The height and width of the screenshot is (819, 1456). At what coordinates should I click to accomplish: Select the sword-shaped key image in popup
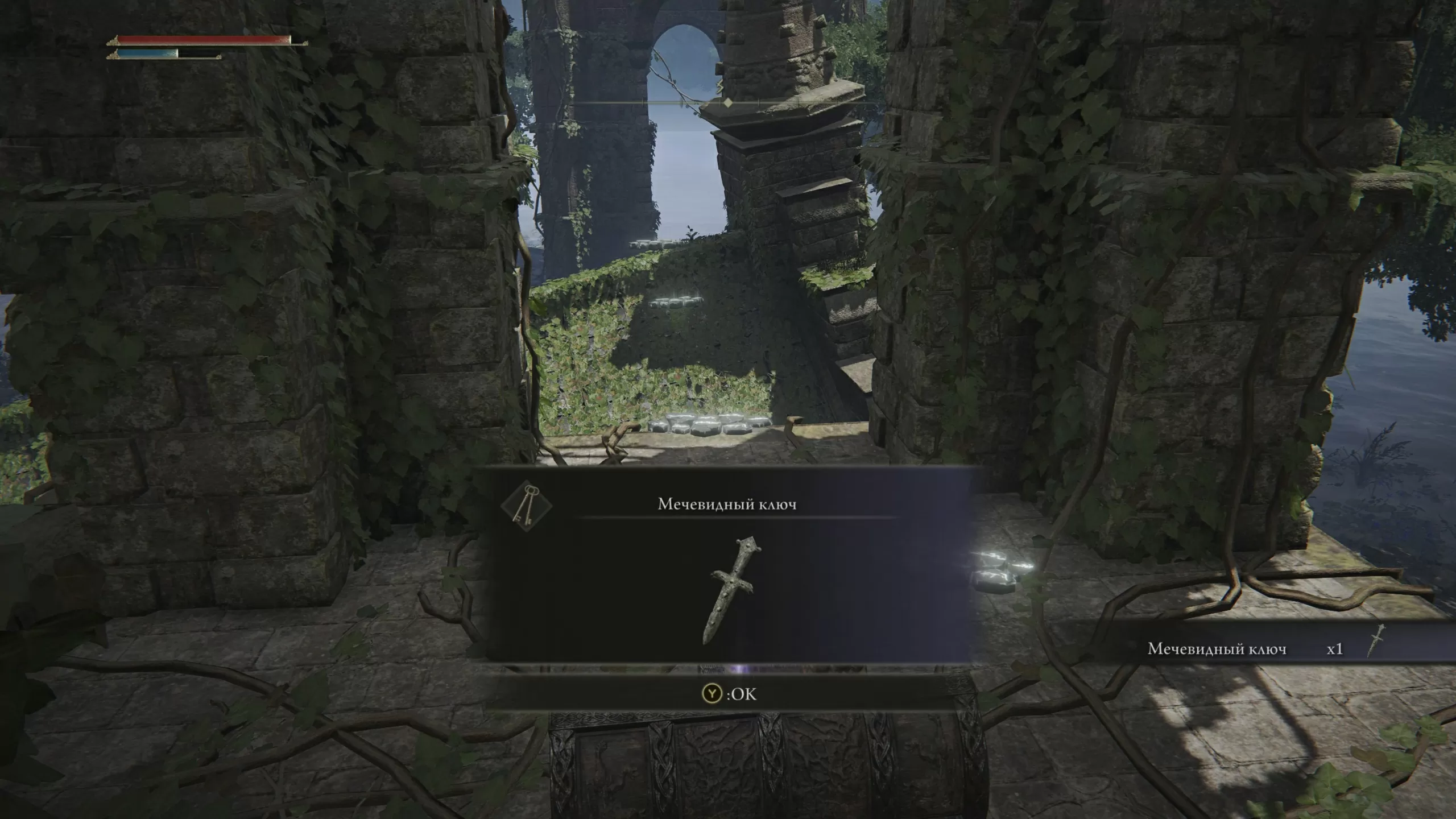coord(730,590)
